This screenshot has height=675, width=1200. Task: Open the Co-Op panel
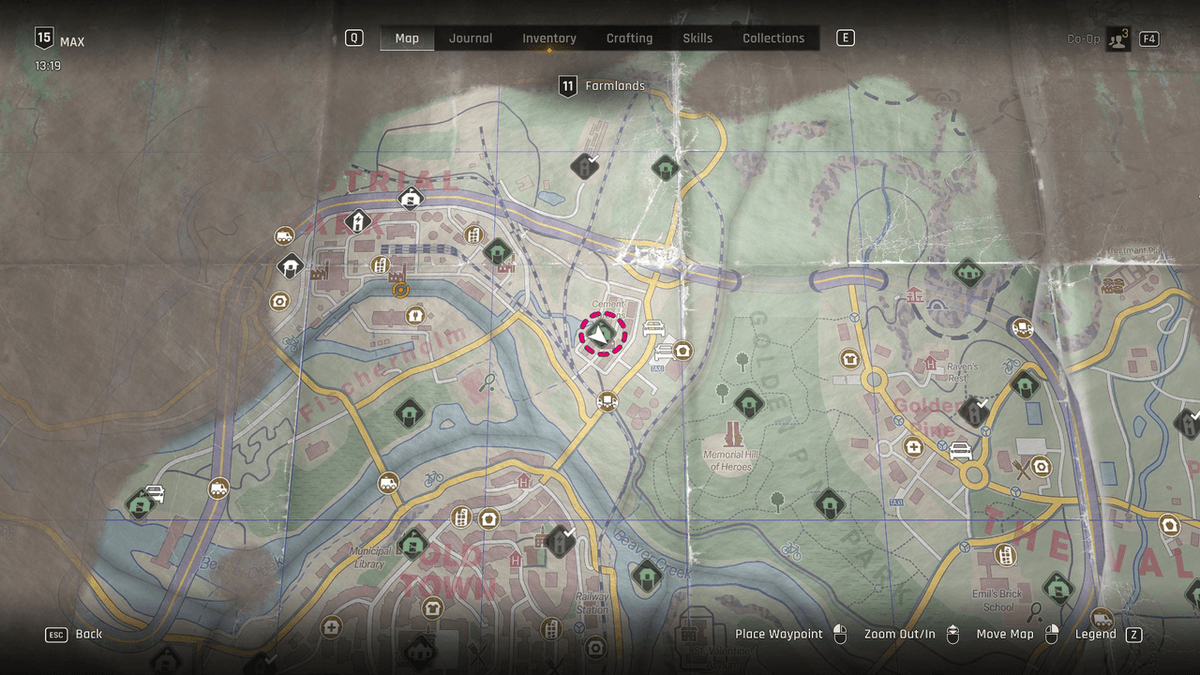tap(1117, 39)
